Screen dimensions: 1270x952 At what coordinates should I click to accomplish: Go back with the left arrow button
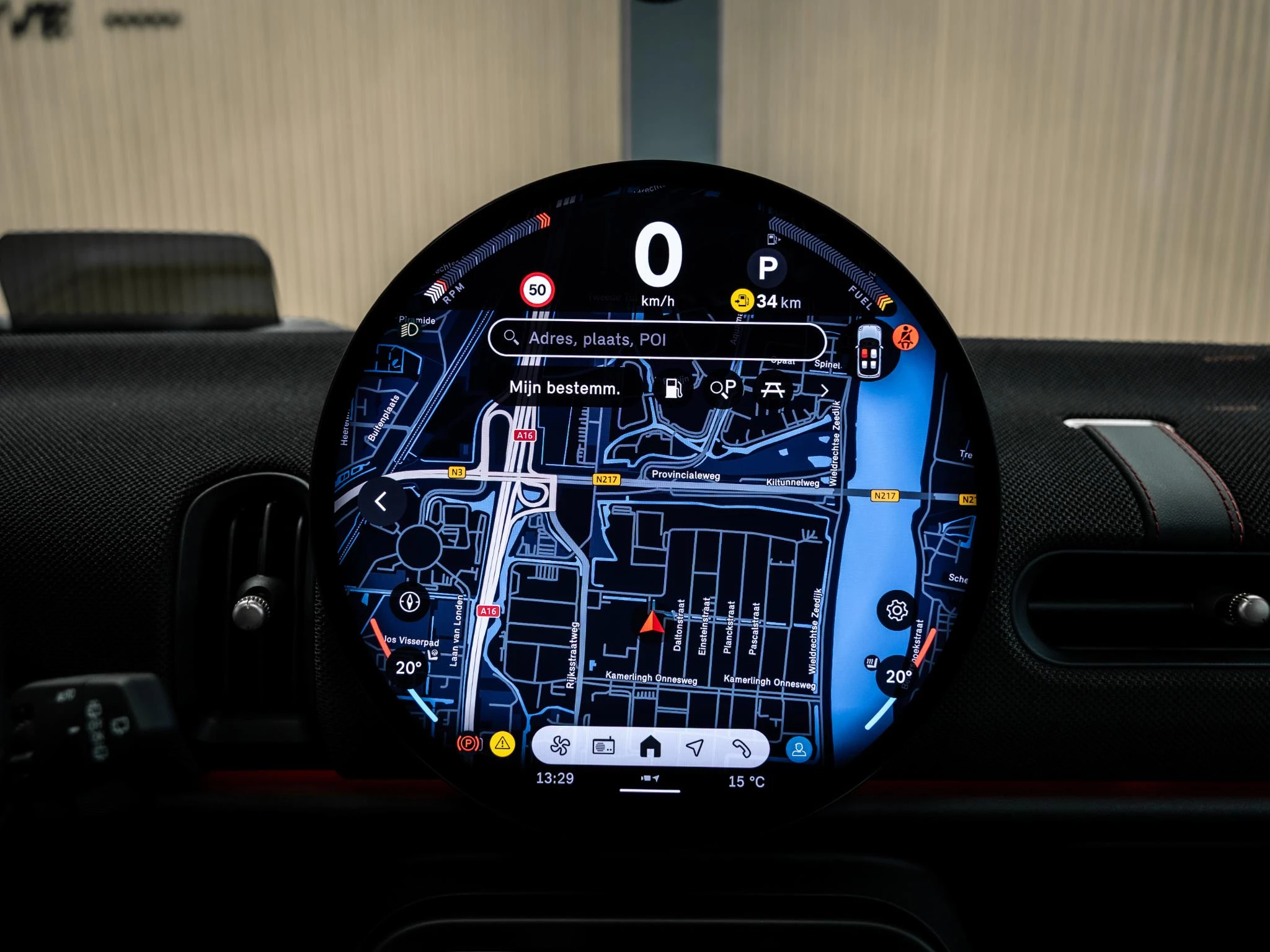381,501
